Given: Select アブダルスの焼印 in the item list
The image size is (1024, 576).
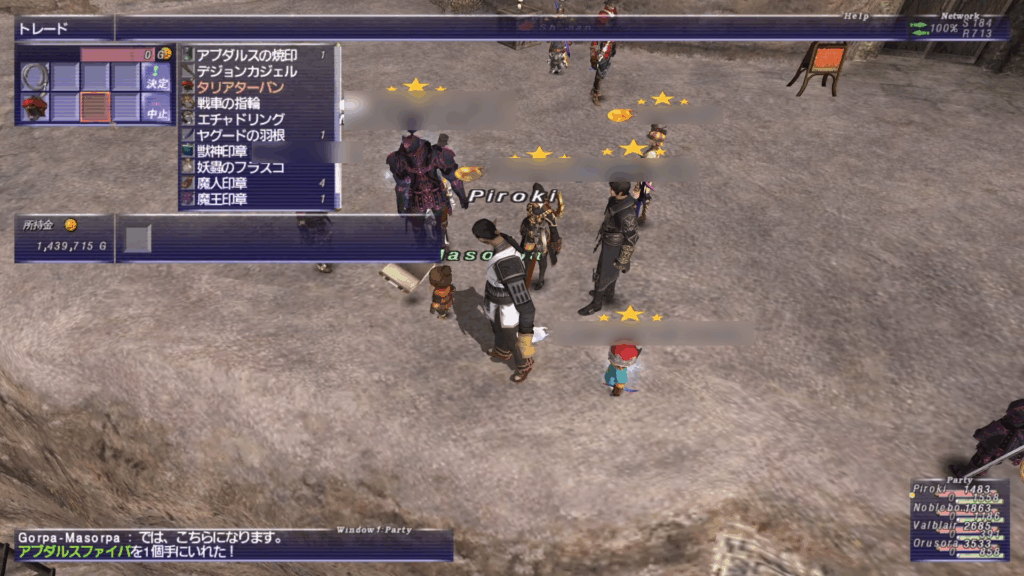Looking at the screenshot, I should pos(246,55).
